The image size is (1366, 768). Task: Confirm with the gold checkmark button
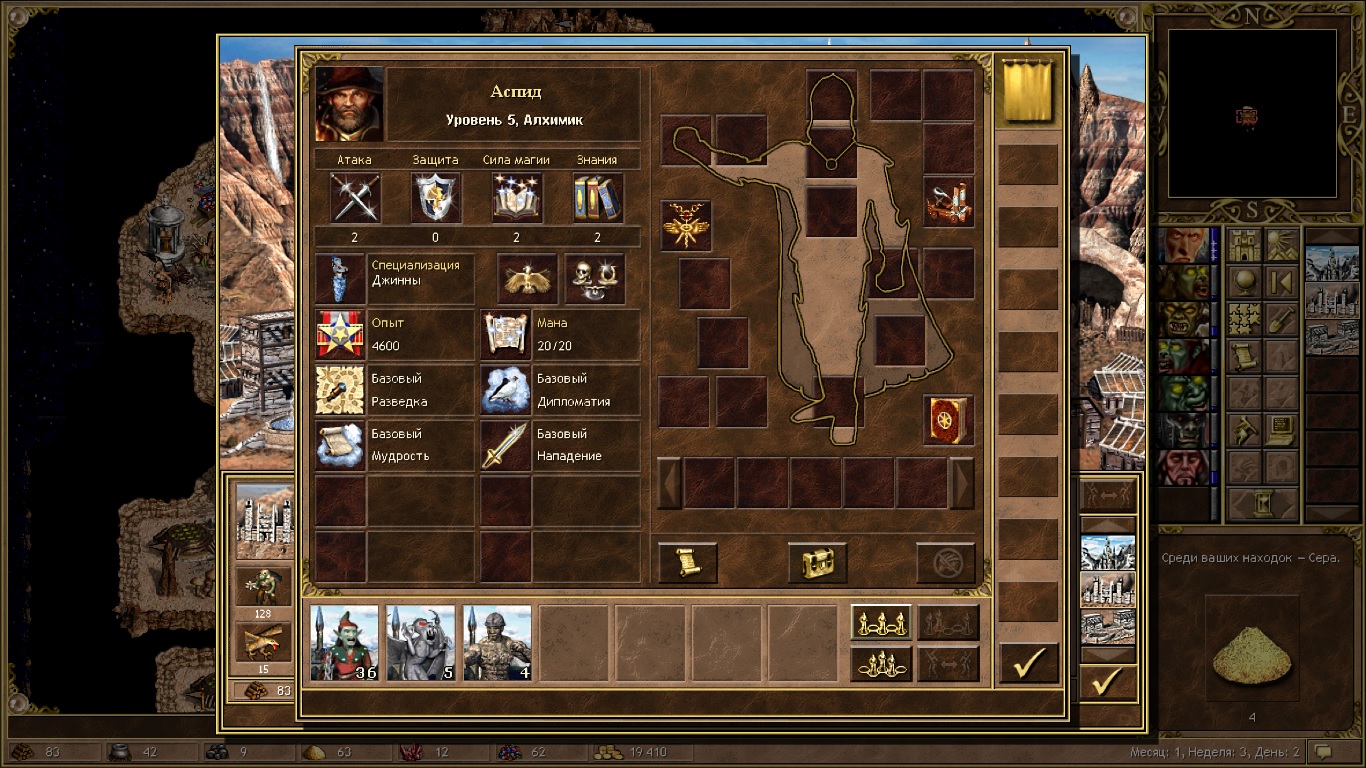[x=1029, y=663]
